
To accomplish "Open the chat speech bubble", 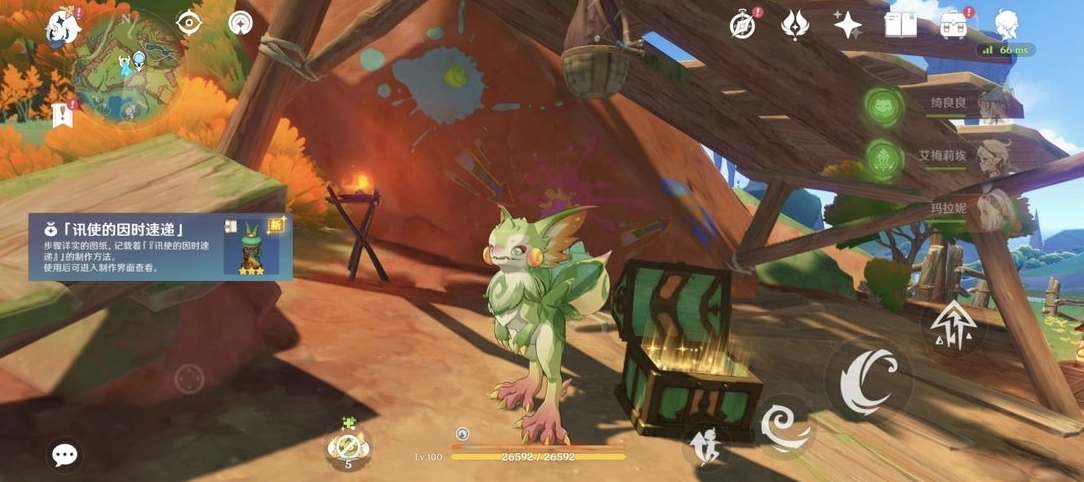I will [65, 456].
